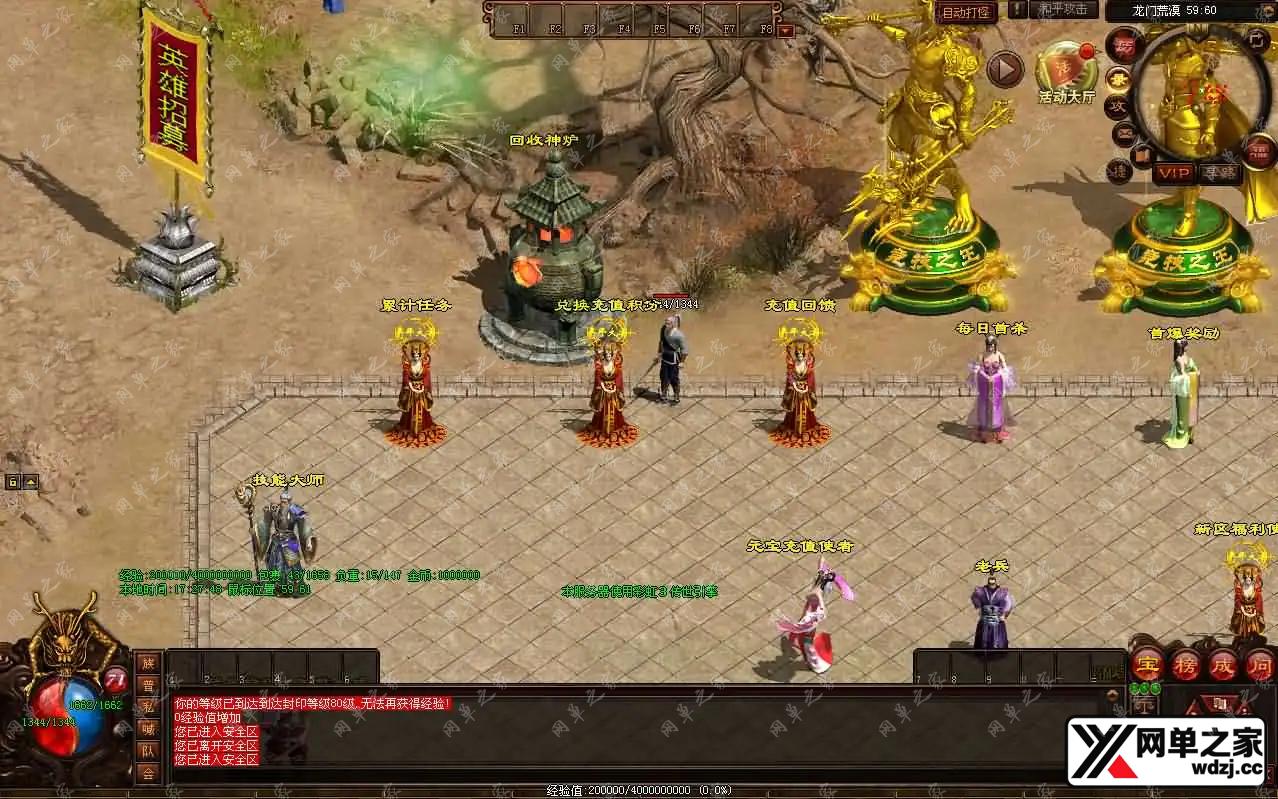Open the 成 achievements button

[1223, 665]
